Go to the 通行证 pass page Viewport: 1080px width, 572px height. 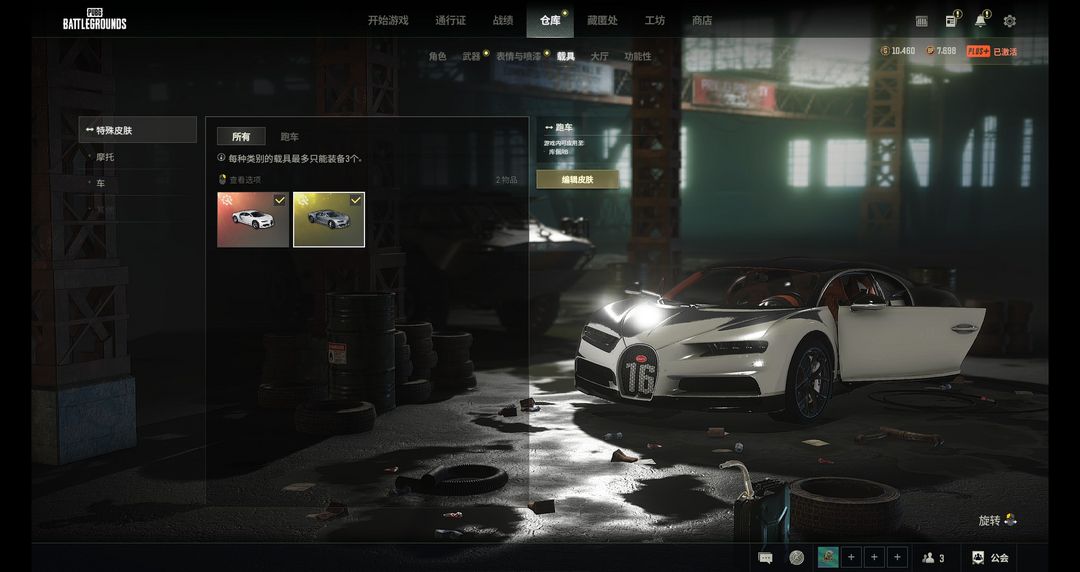click(451, 20)
